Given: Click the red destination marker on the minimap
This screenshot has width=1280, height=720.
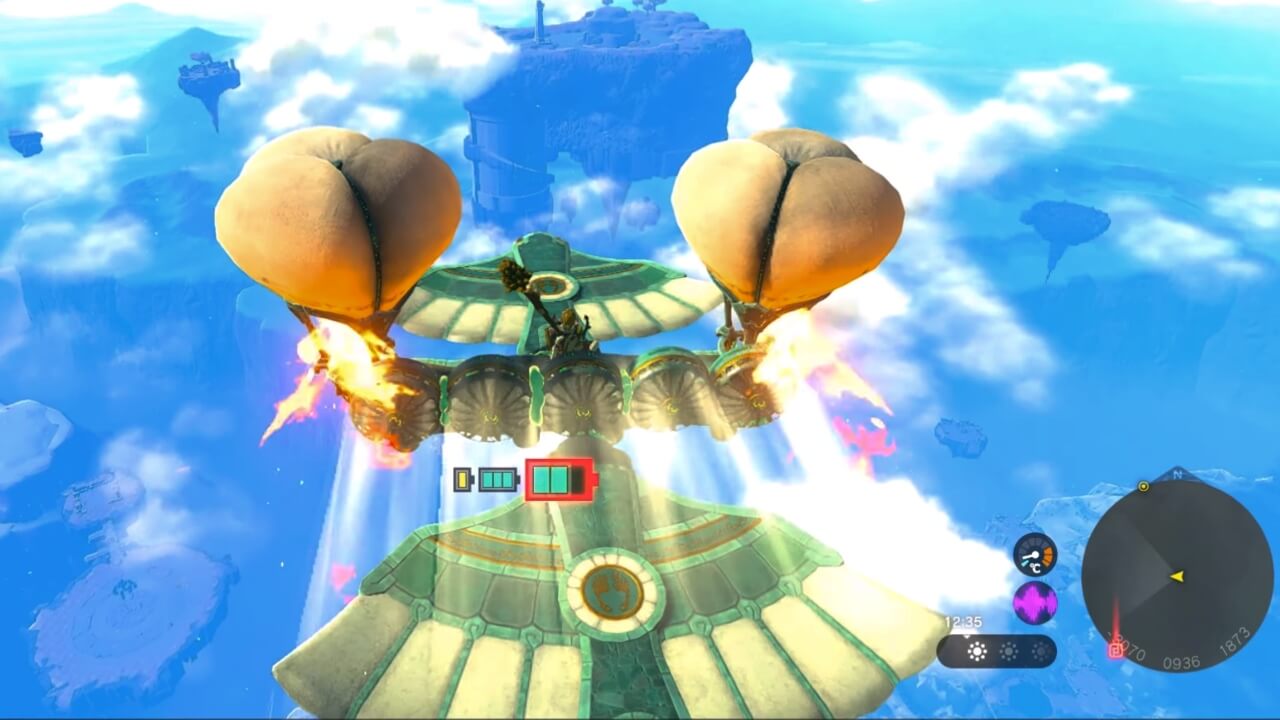Looking at the screenshot, I should pyautogui.click(x=1117, y=649).
